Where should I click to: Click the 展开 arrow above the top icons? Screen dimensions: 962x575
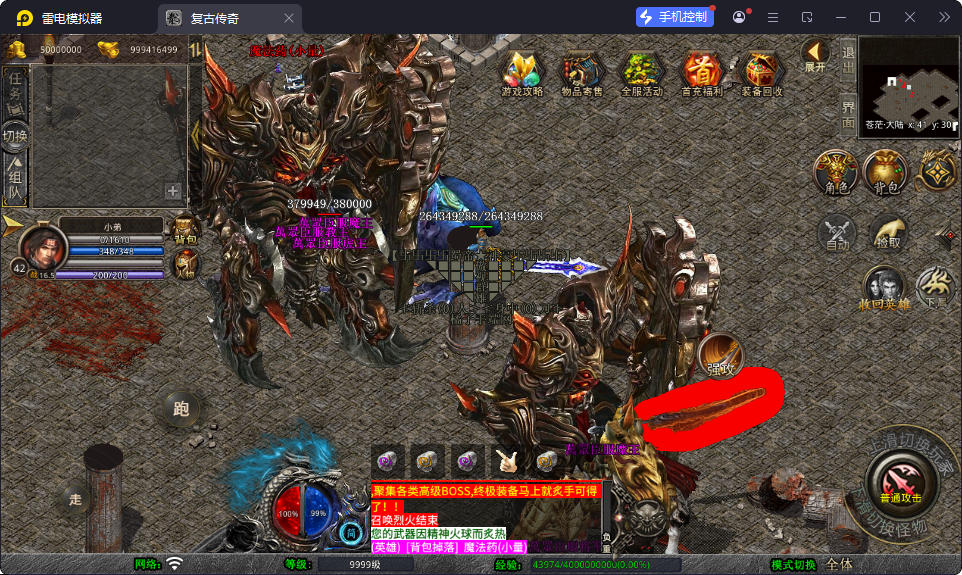pos(816,54)
